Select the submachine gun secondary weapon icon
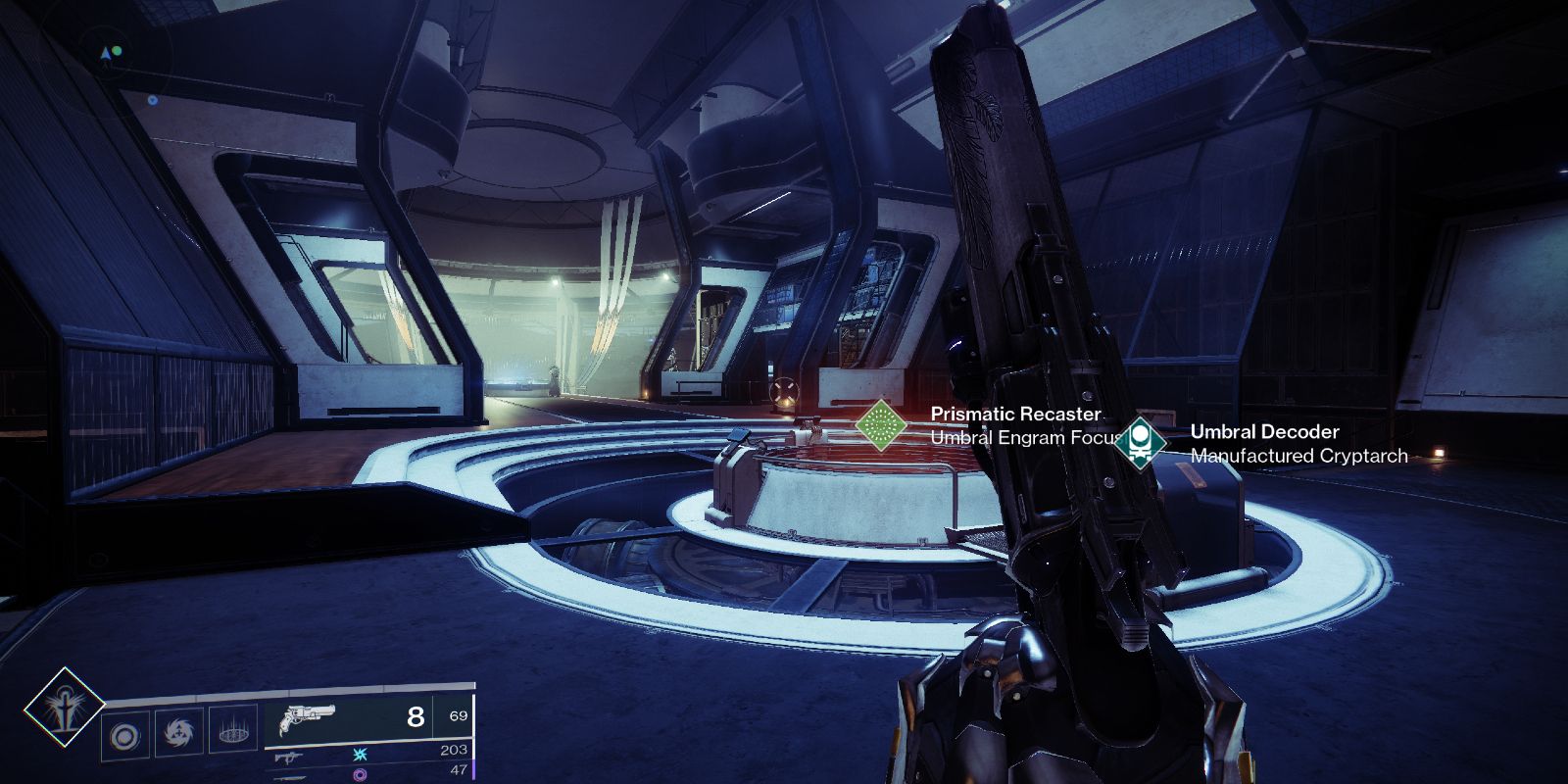Image resolution: width=1568 pixels, height=784 pixels. (288, 757)
